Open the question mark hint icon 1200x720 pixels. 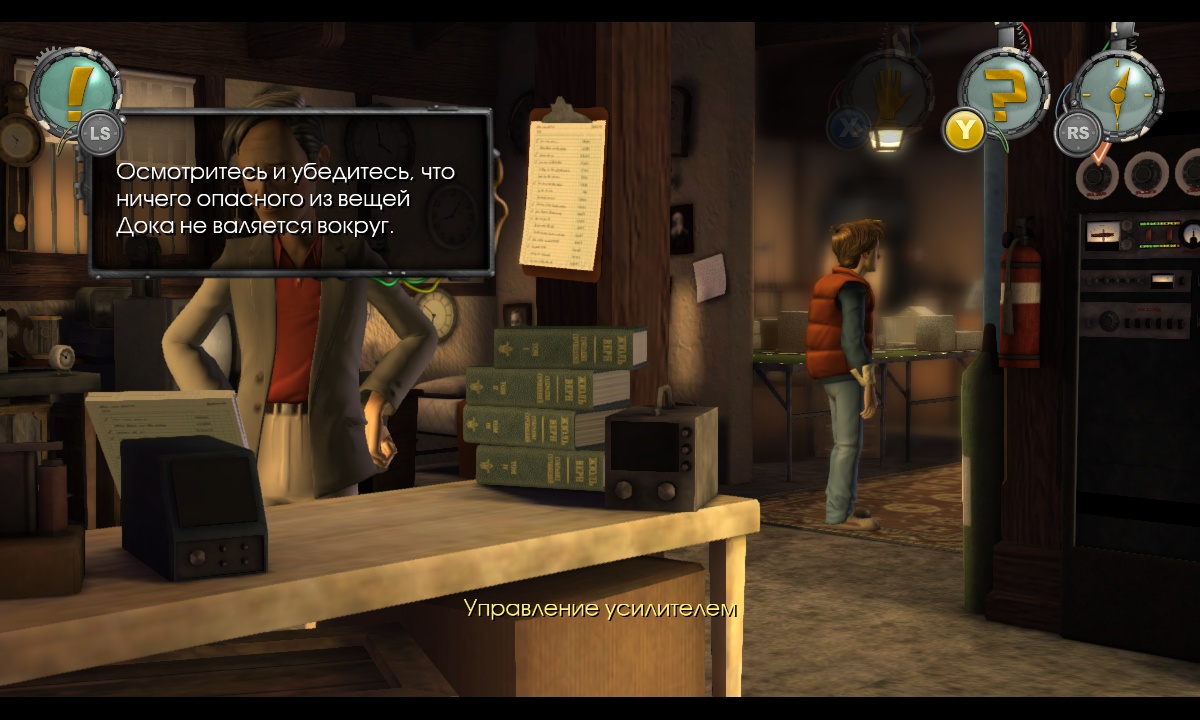point(1003,94)
